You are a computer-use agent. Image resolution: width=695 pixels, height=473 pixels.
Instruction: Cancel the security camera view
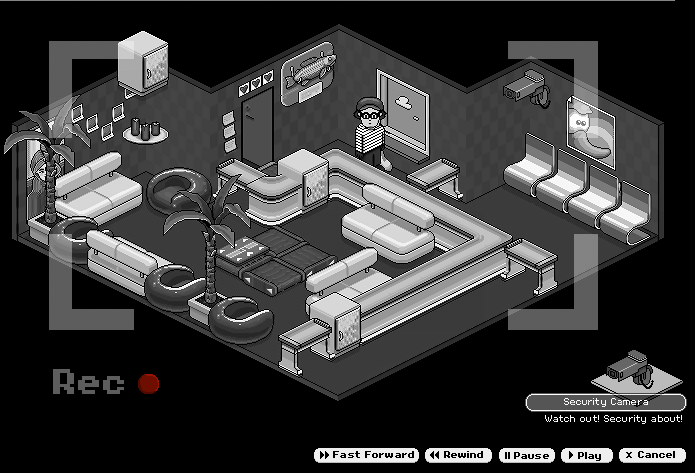coord(651,455)
